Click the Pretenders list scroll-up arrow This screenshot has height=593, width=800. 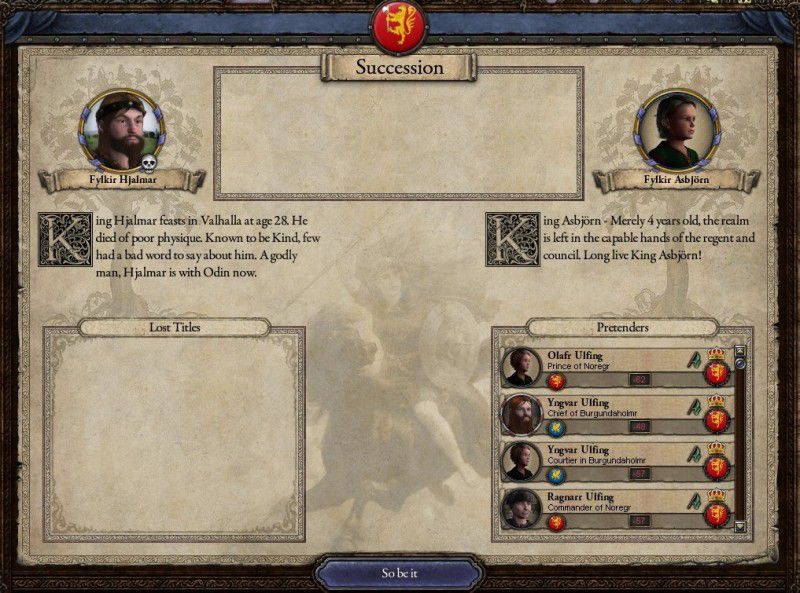(x=740, y=351)
